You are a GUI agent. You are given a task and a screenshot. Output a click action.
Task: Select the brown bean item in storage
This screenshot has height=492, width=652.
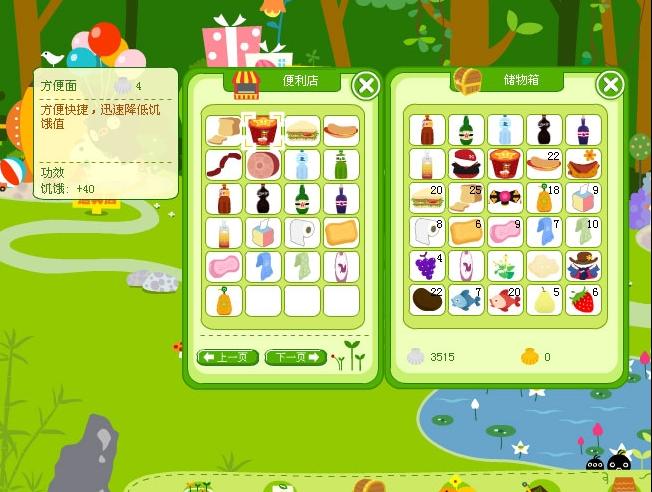coord(427,300)
